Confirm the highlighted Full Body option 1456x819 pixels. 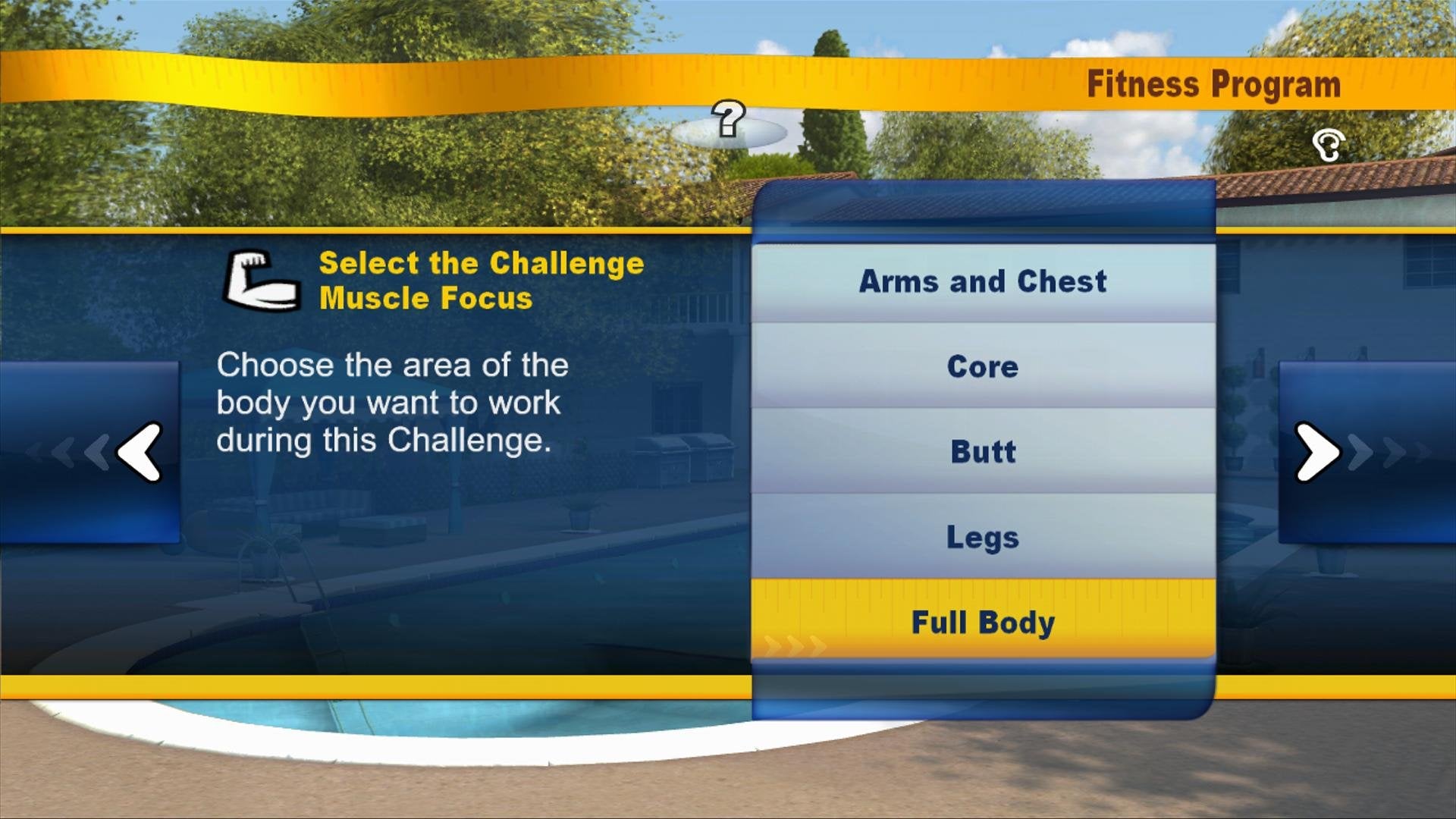coord(982,622)
